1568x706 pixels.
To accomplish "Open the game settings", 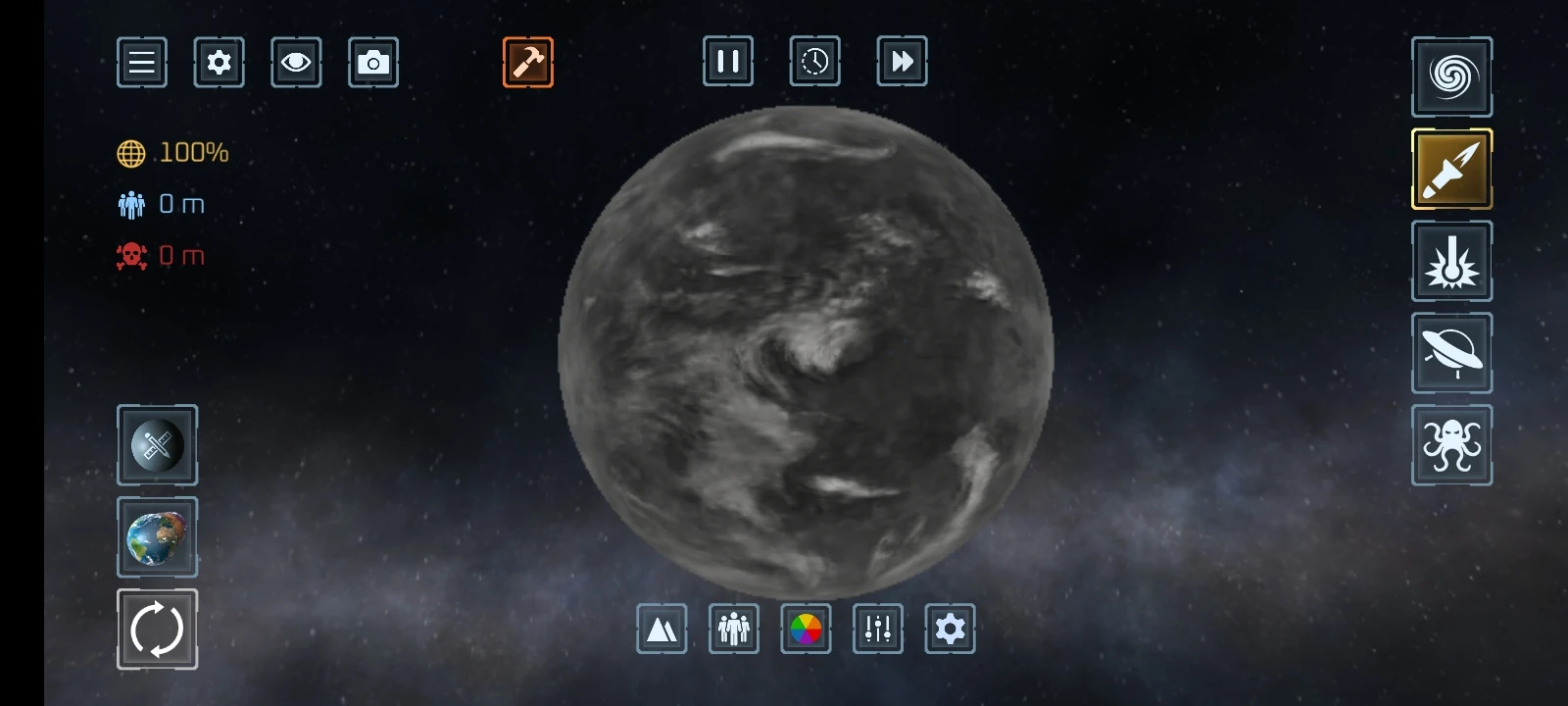I will pyautogui.click(x=219, y=61).
